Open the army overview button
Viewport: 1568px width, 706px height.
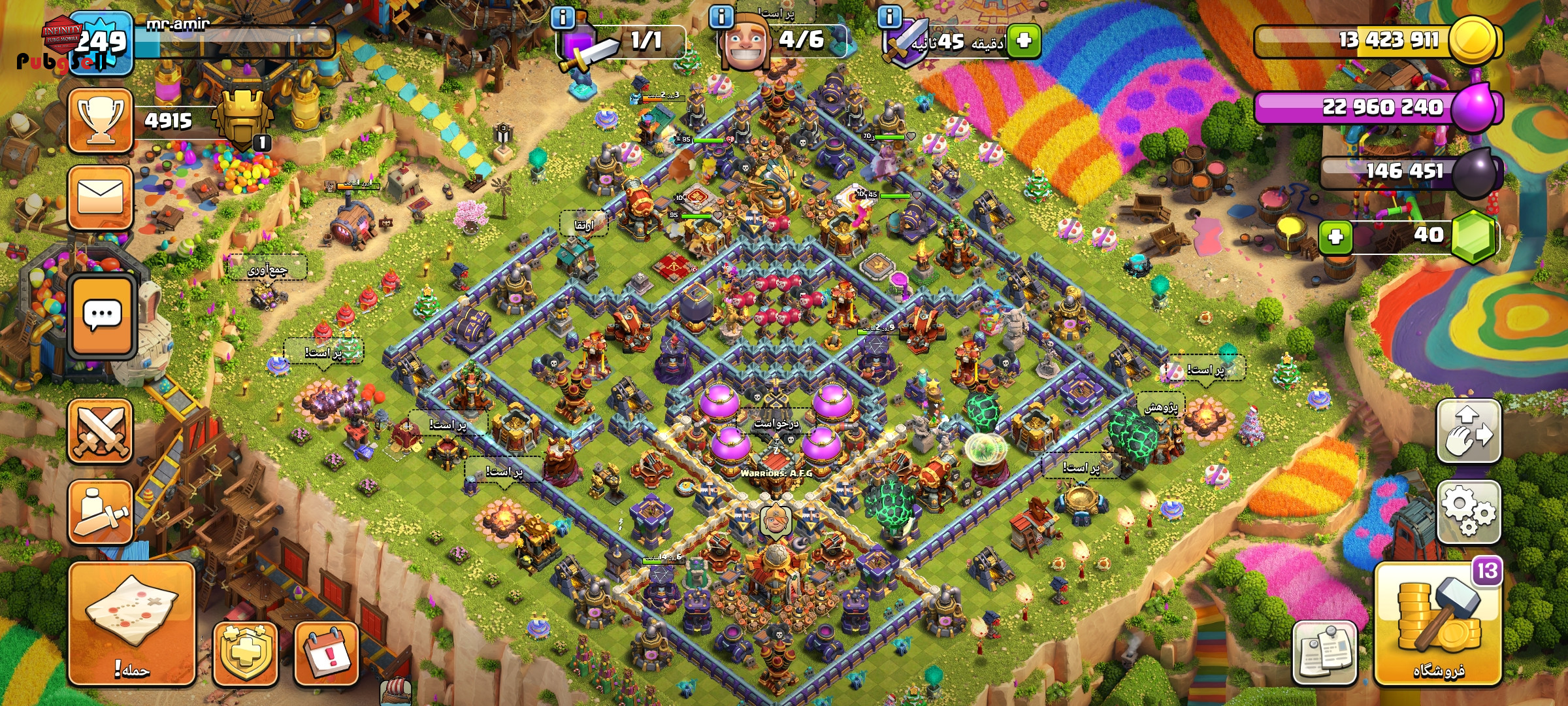coord(100,512)
